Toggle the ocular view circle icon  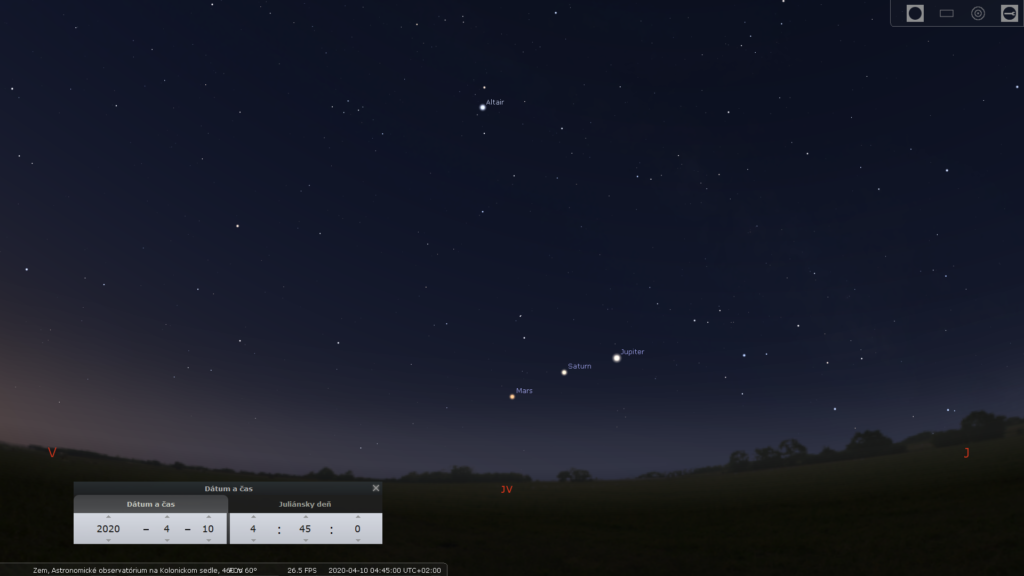(x=915, y=13)
